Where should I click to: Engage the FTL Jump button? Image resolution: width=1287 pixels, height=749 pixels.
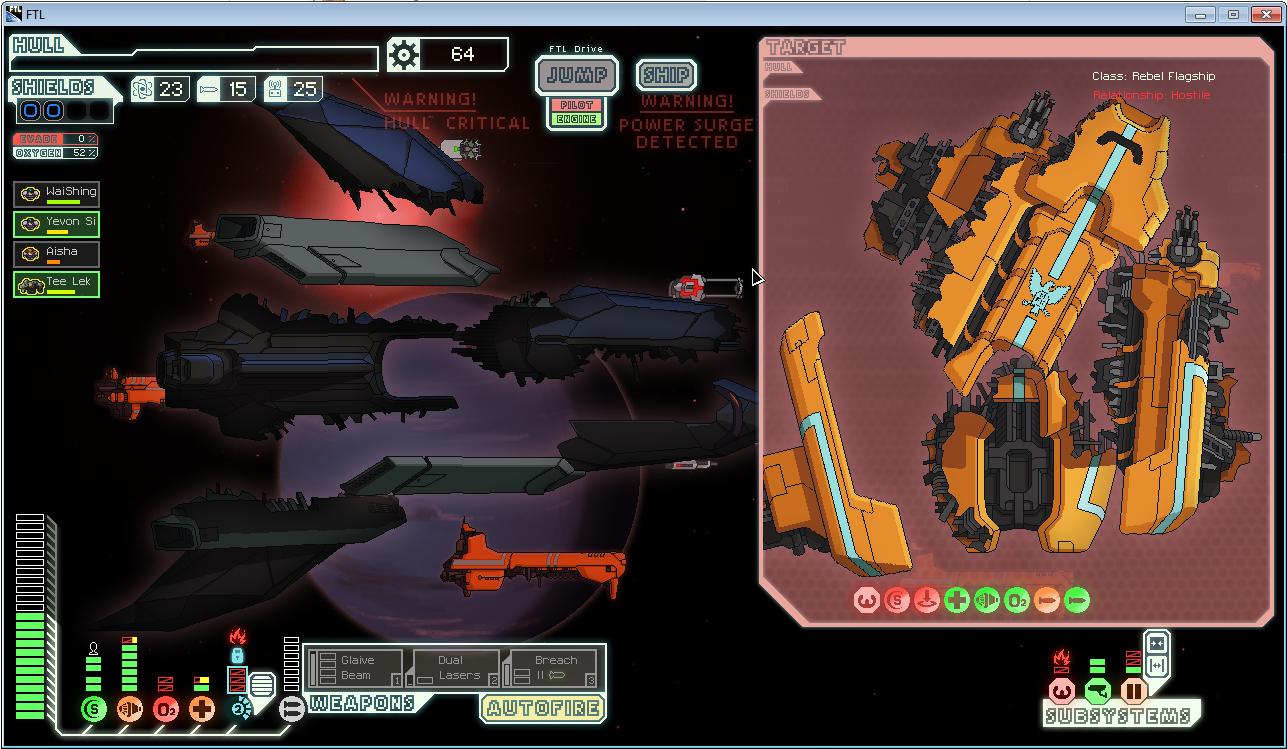[x=577, y=75]
